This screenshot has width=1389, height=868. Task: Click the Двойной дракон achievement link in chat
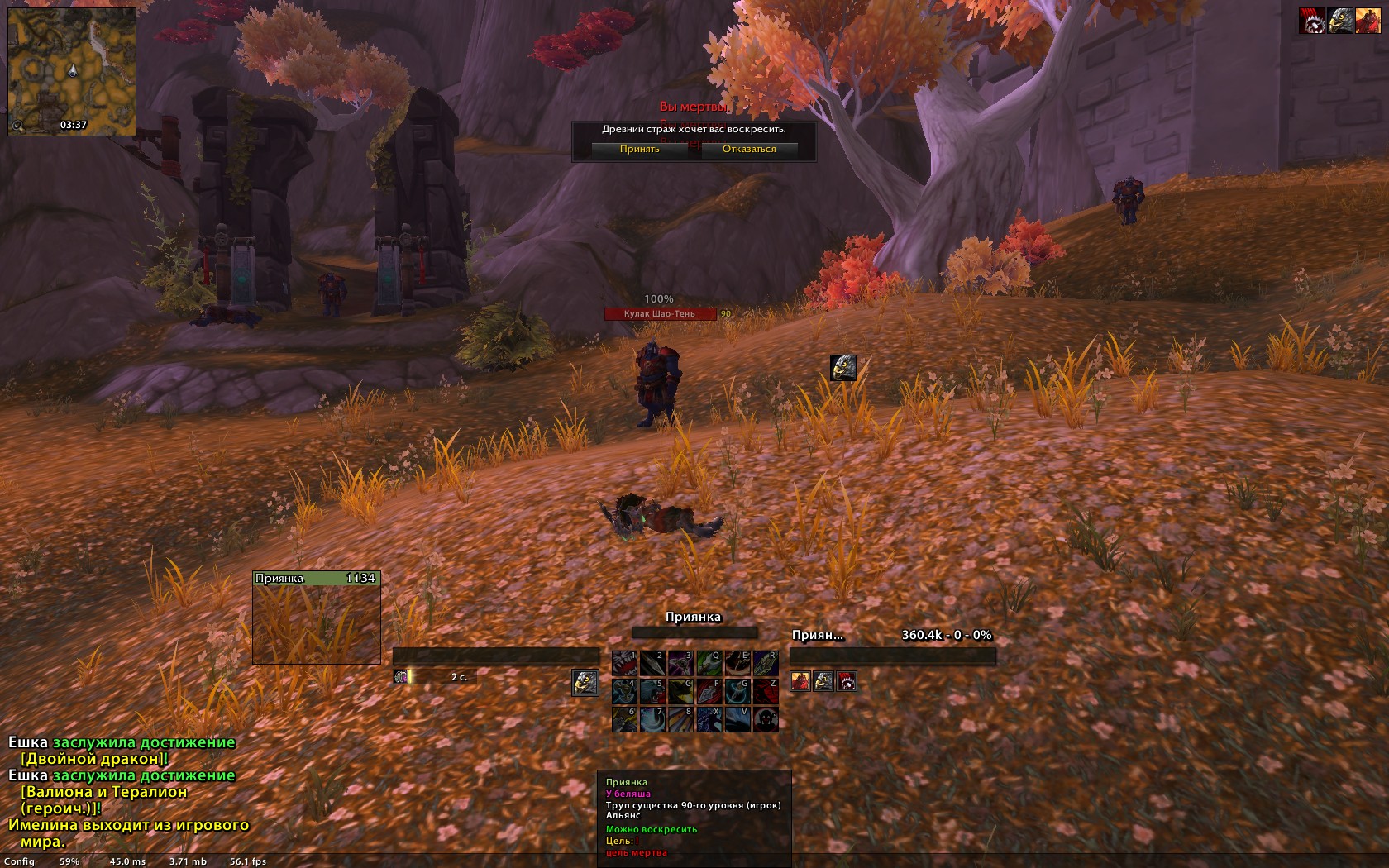click(x=94, y=759)
